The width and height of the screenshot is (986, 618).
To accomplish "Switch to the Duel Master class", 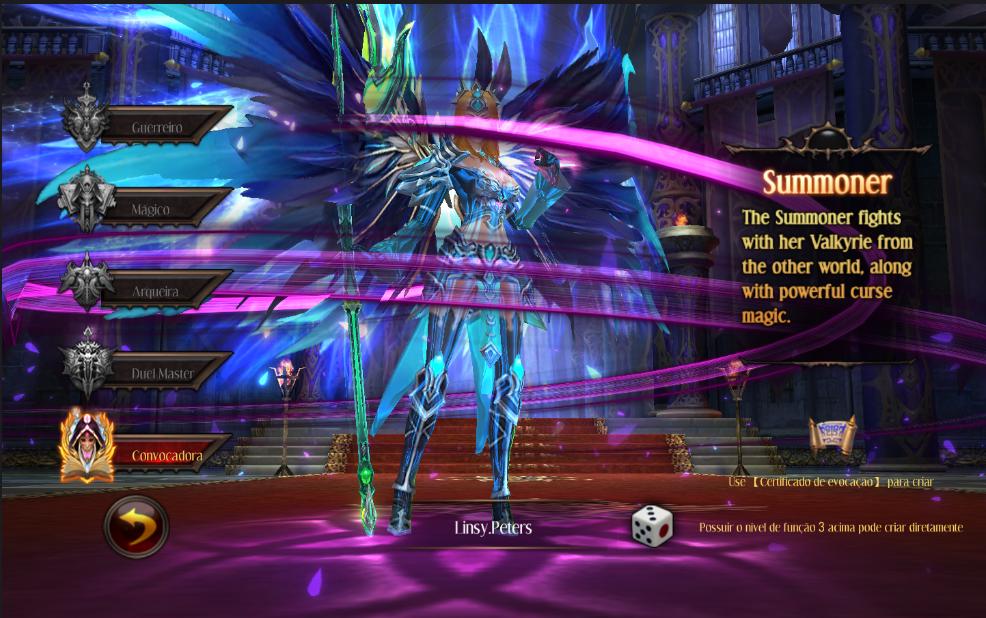I will pos(160,373).
